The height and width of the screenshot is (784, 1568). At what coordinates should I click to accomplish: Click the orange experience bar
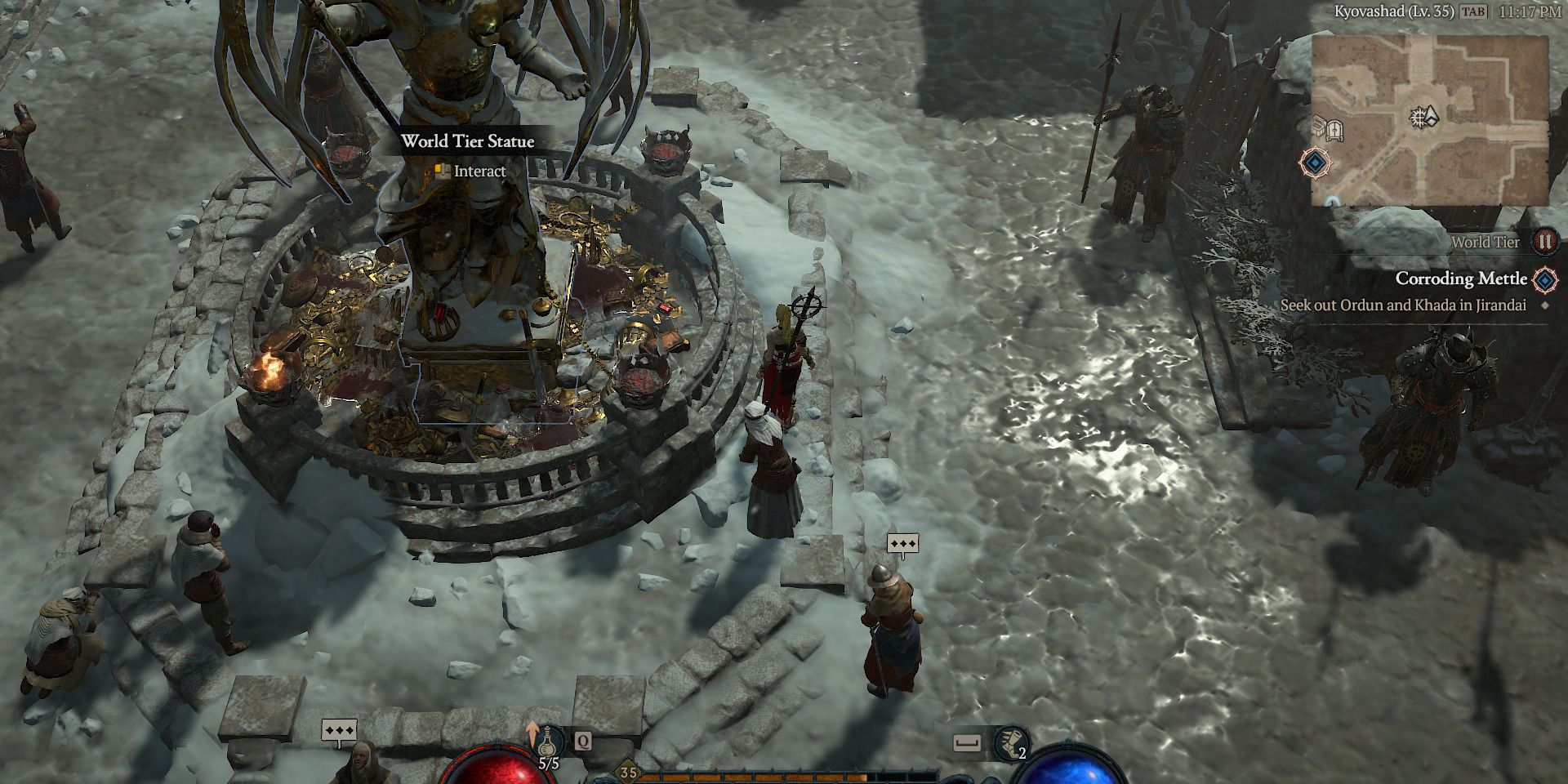click(x=752, y=777)
